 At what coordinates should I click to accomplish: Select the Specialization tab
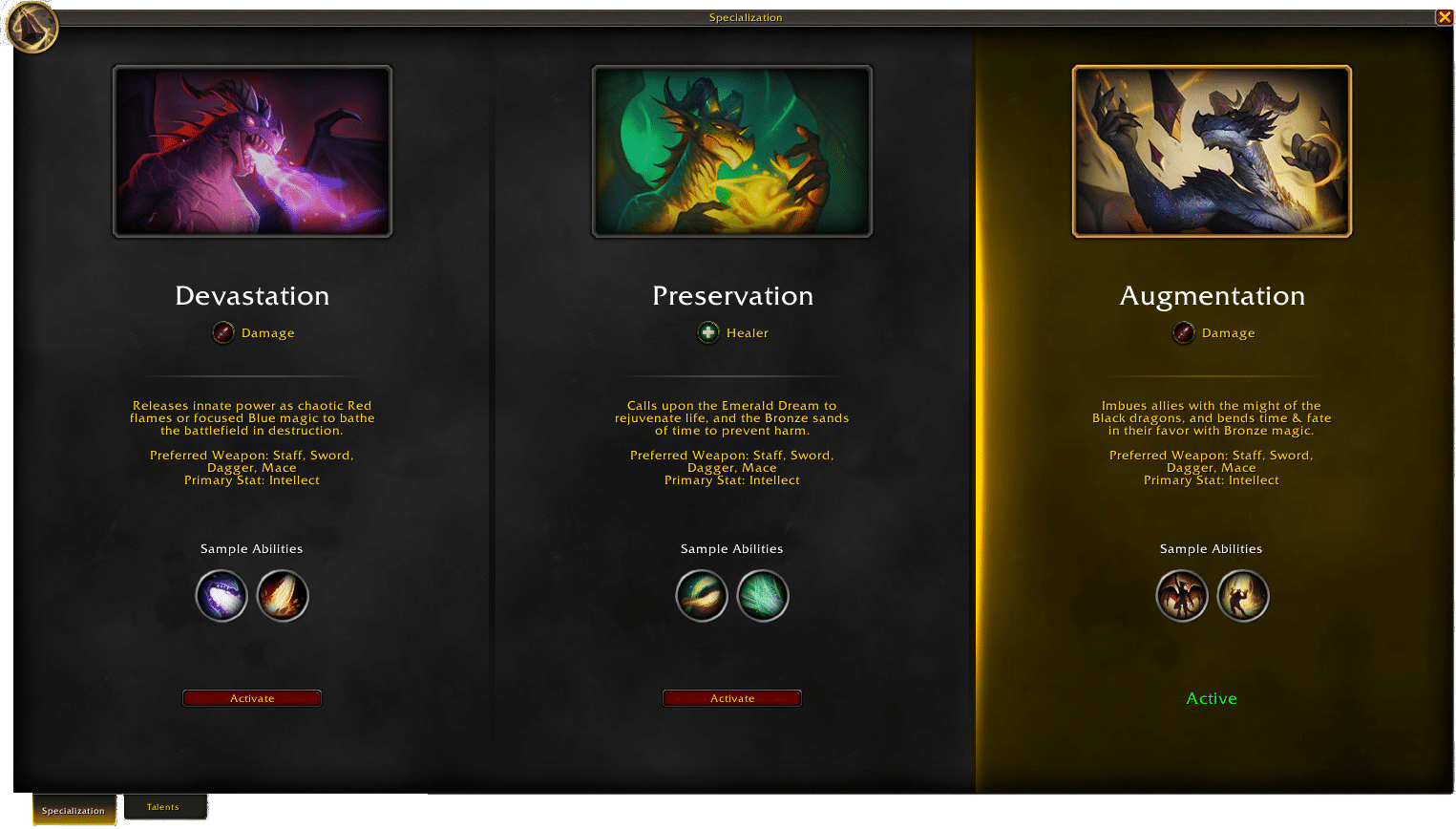tap(74, 810)
